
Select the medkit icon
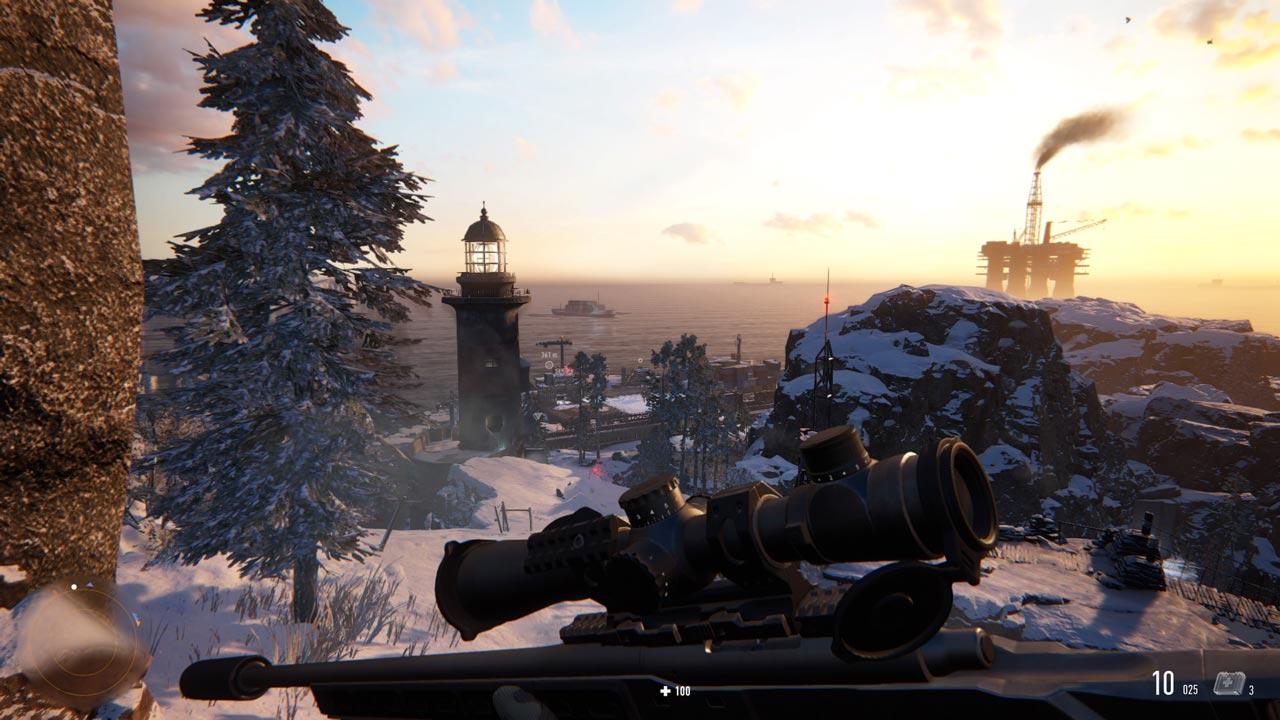pos(1228,684)
